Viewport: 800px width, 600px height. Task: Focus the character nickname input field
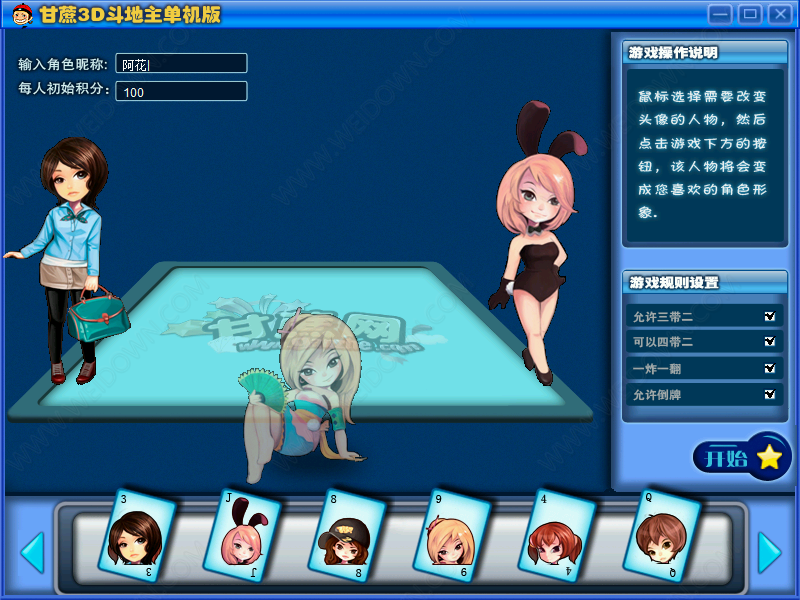tap(181, 64)
